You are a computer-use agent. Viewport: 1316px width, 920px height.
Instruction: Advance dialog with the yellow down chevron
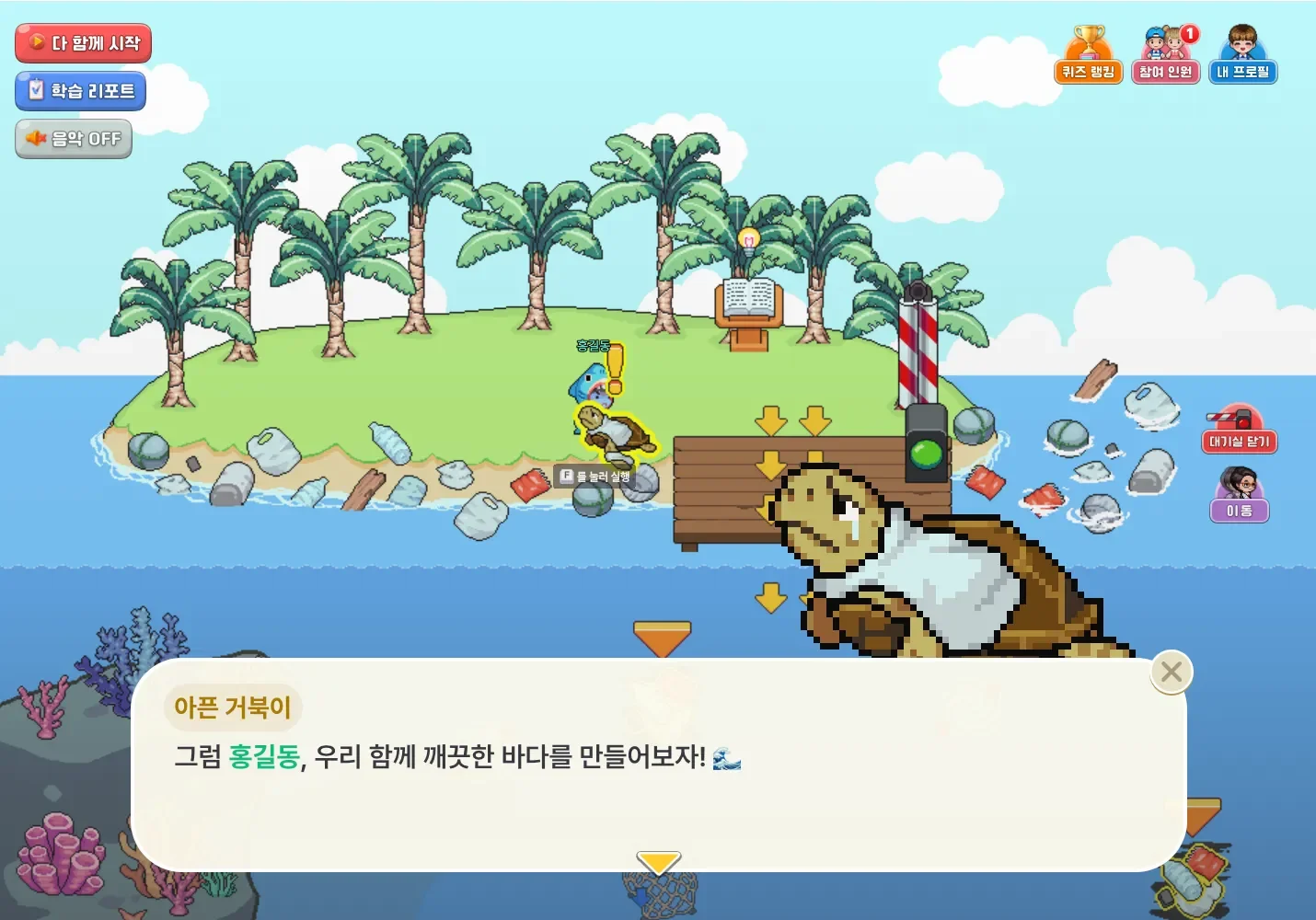click(658, 861)
